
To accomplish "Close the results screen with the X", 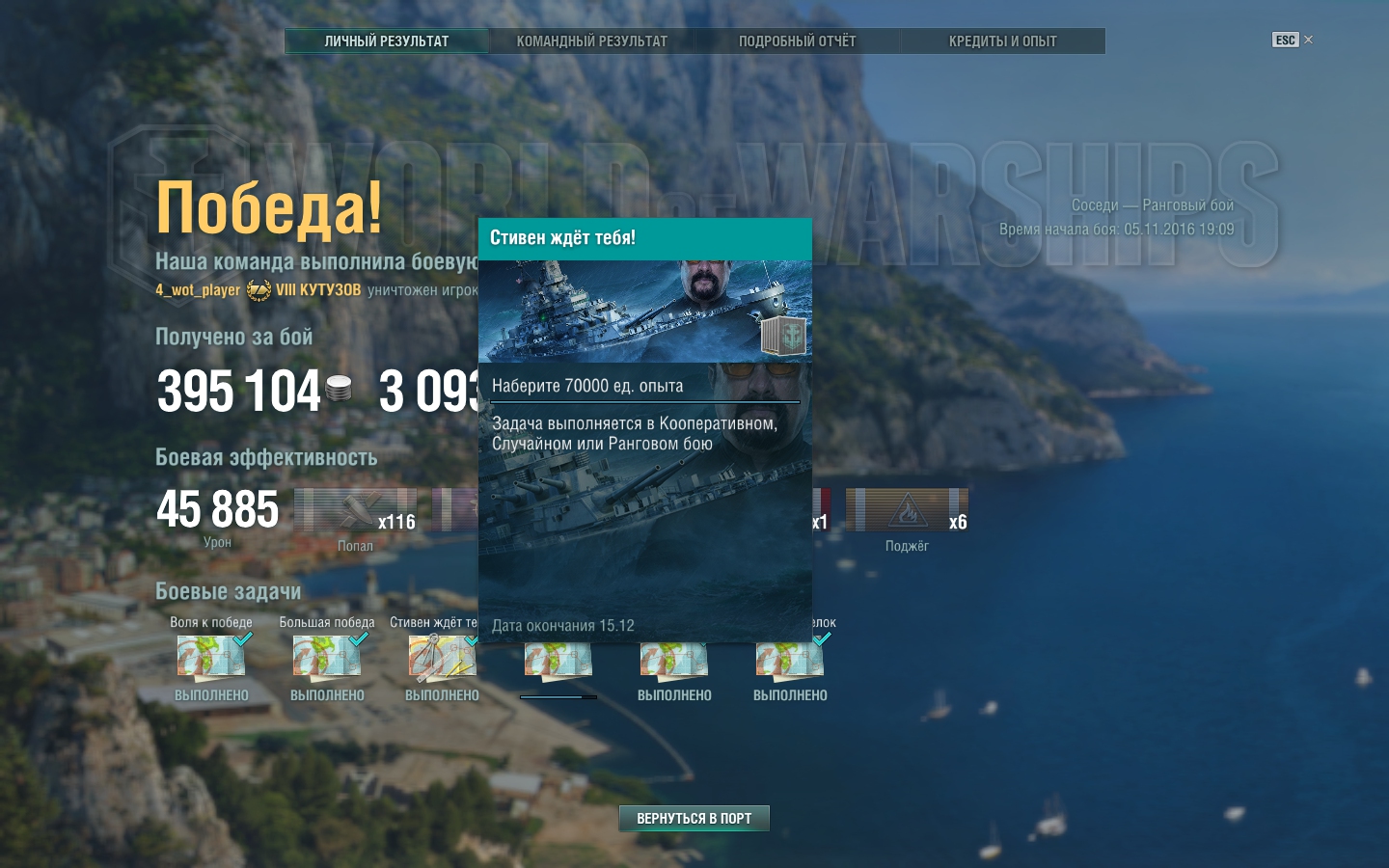I will (x=1308, y=40).
